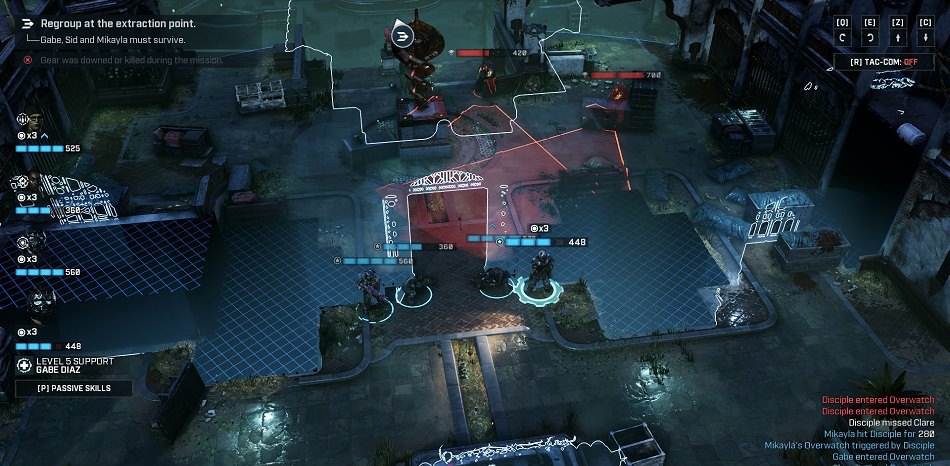Rotate camera with the counter-clockwise arrow button
This screenshot has height=466, width=950.
(845, 38)
